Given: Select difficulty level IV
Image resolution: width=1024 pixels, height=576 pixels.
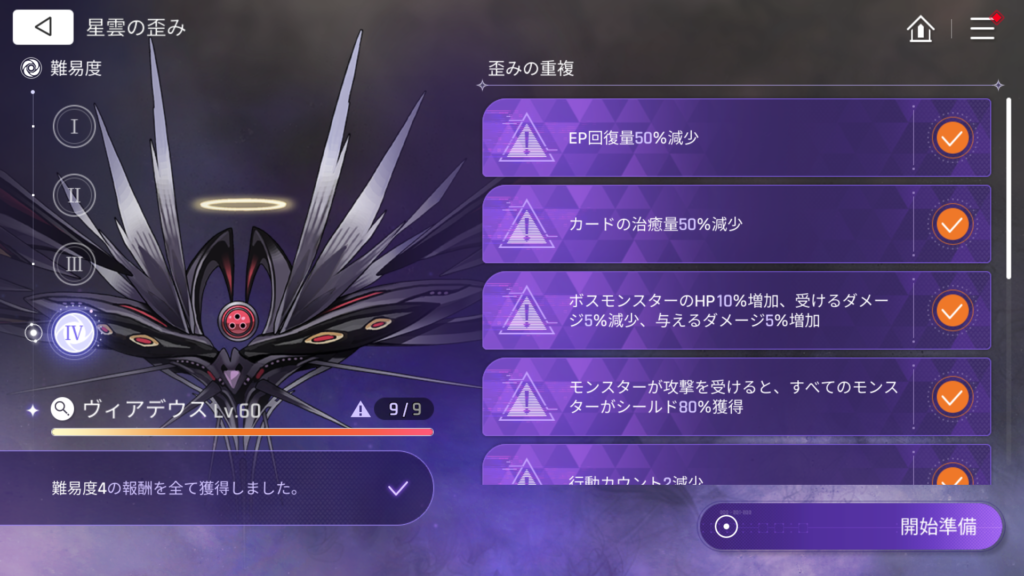Looking at the screenshot, I should pyautogui.click(x=74, y=333).
